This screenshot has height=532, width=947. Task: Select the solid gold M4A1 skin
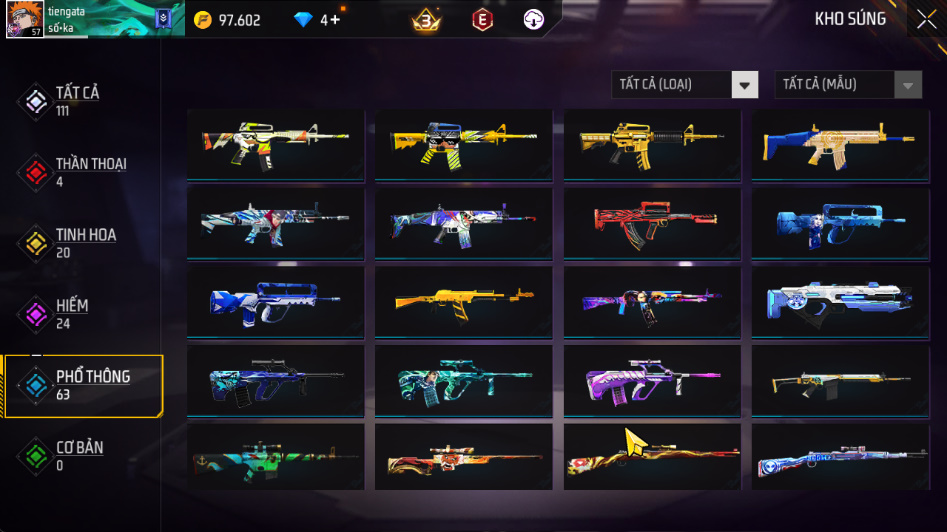pos(652,144)
